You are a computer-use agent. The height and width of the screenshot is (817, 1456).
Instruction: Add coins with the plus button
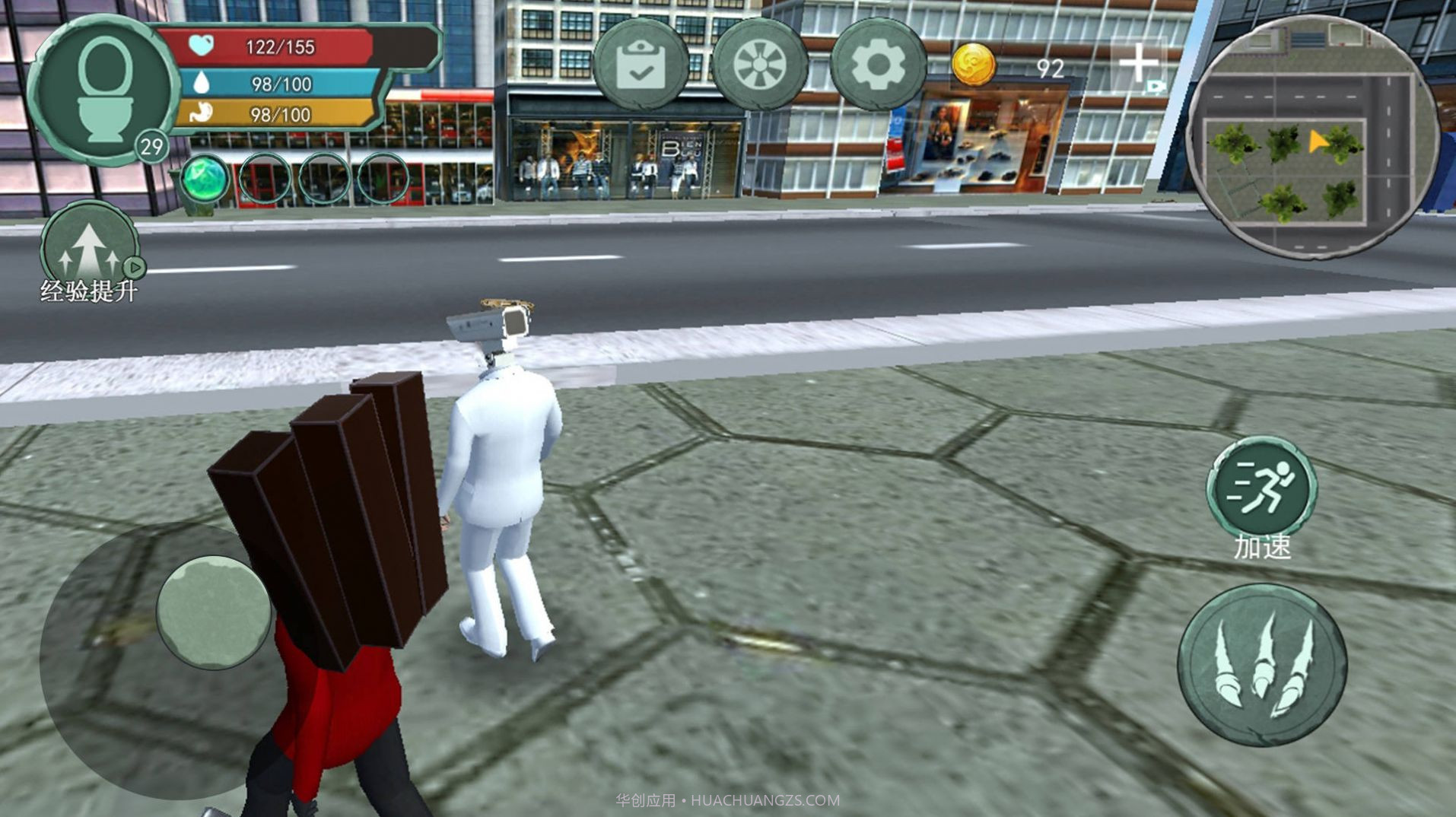click(1138, 64)
